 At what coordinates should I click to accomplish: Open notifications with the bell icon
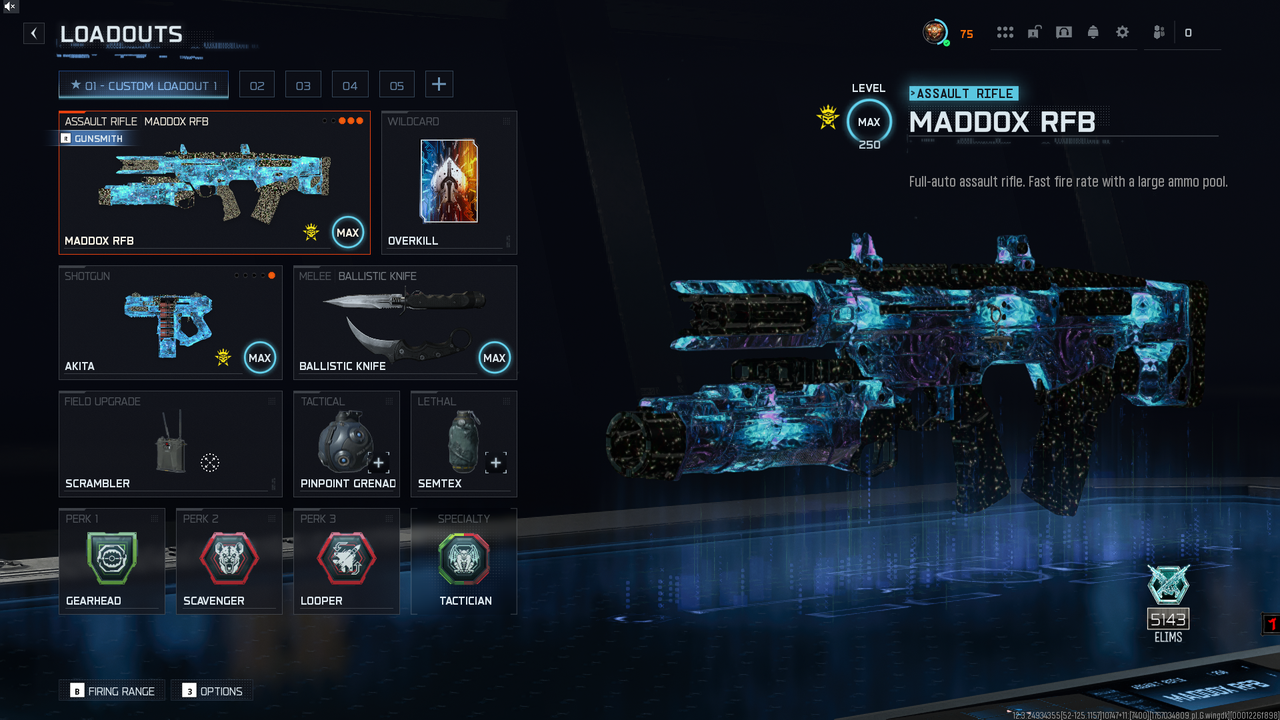pyautogui.click(x=1093, y=33)
